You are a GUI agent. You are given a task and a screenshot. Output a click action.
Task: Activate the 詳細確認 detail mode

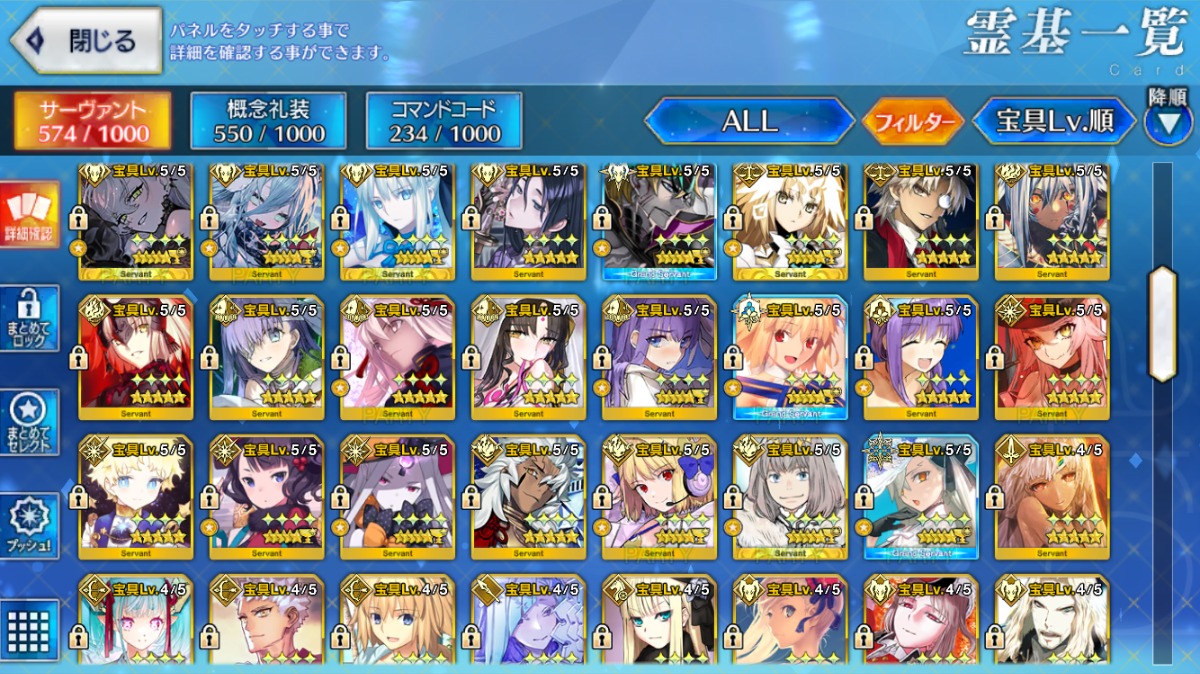point(29,216)
